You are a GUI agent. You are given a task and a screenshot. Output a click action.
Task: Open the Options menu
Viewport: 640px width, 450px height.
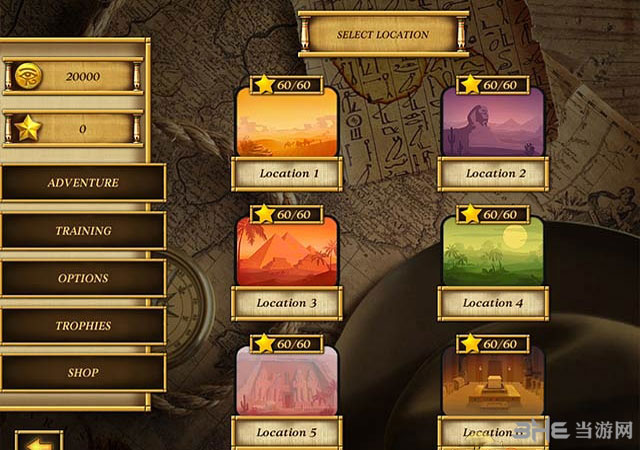[x=83, y=278]
